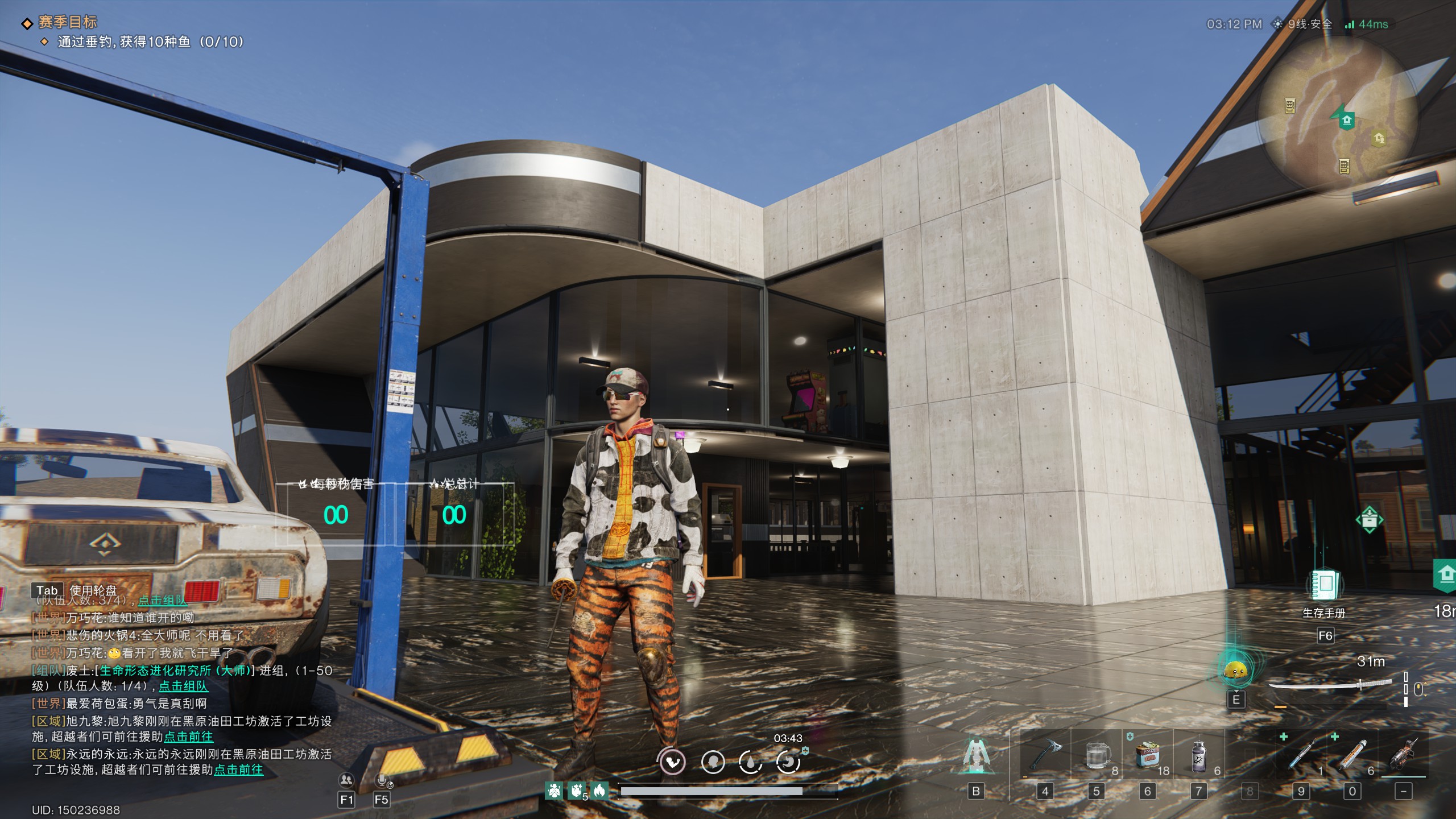Select the power tool slot

coord(1404,755)
